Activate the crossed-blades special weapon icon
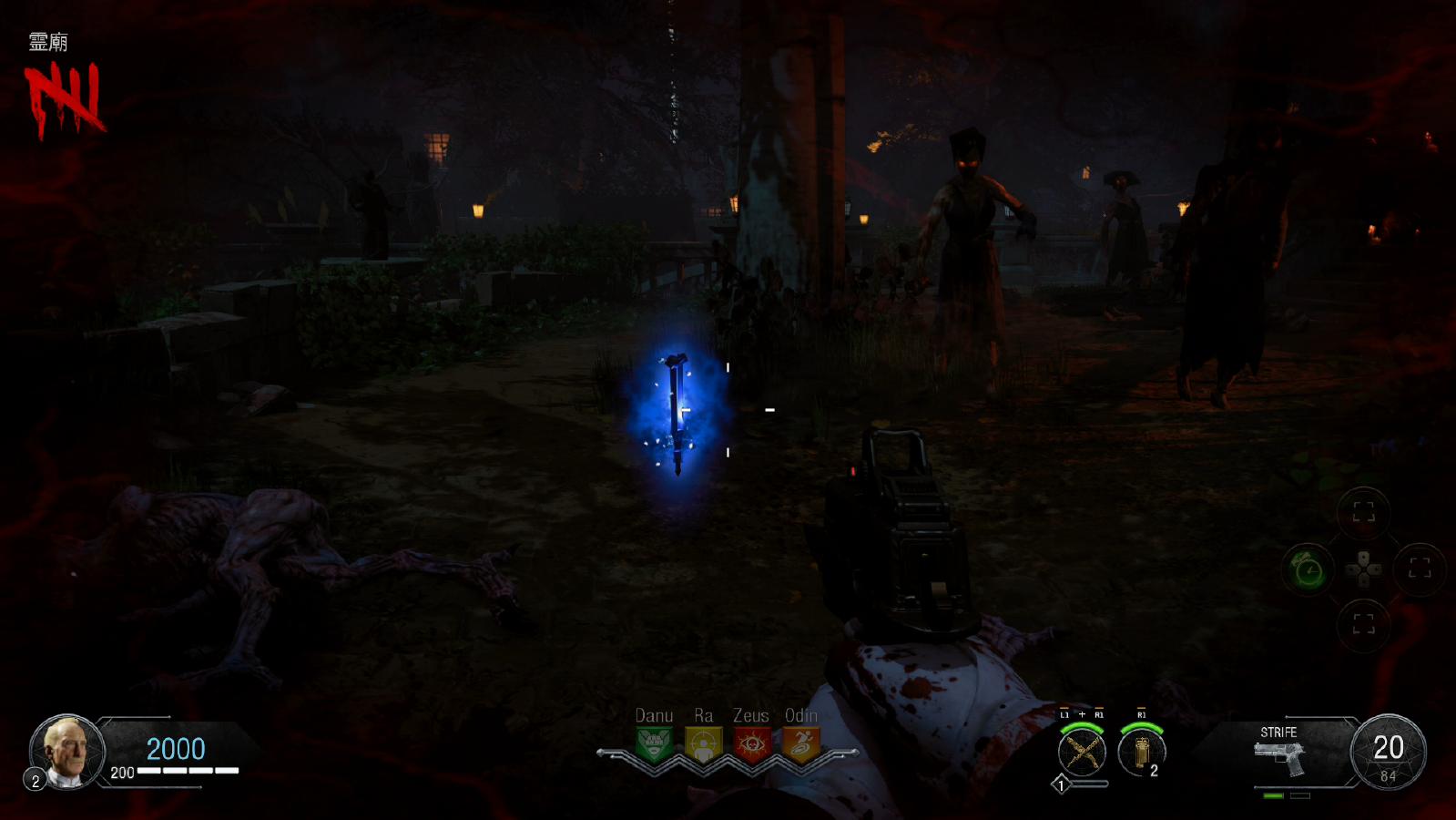 1082,753
